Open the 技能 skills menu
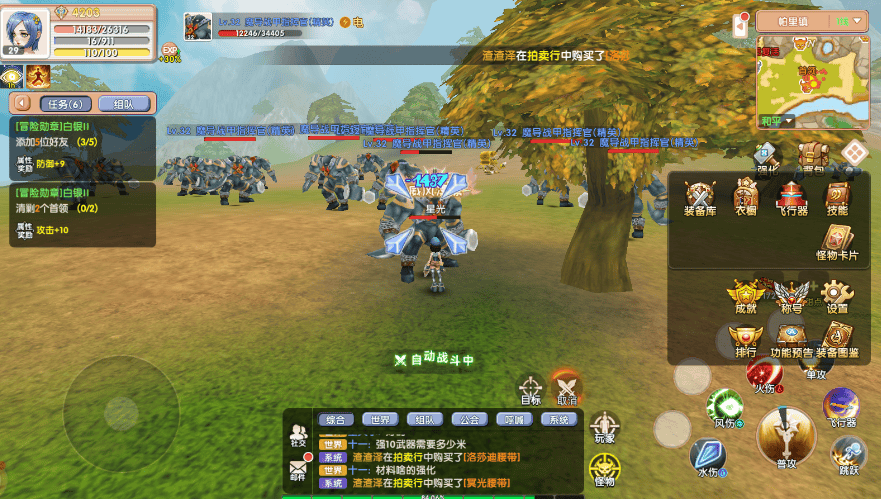 coord(837,198)
